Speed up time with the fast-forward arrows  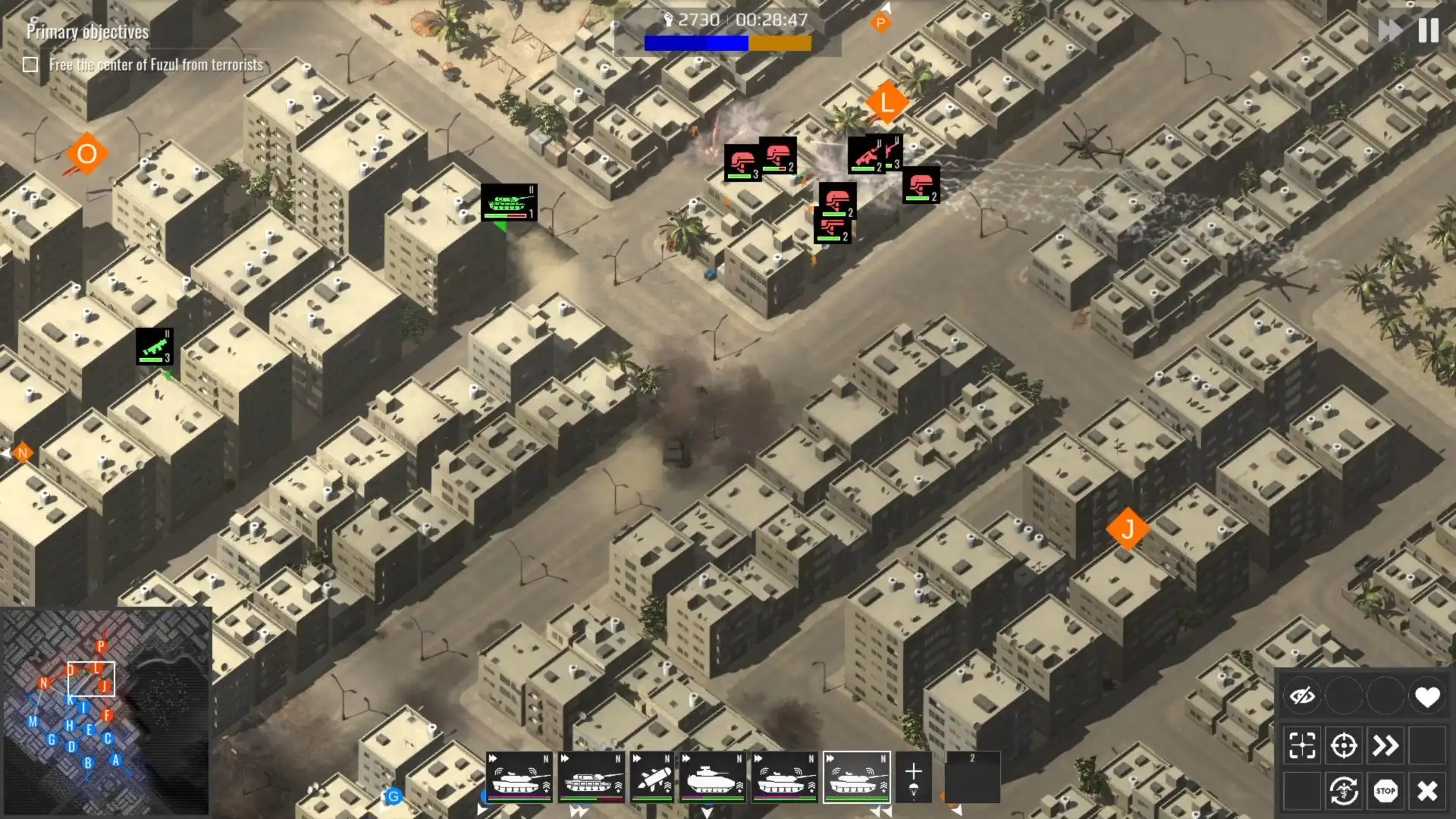point(1389,31)
